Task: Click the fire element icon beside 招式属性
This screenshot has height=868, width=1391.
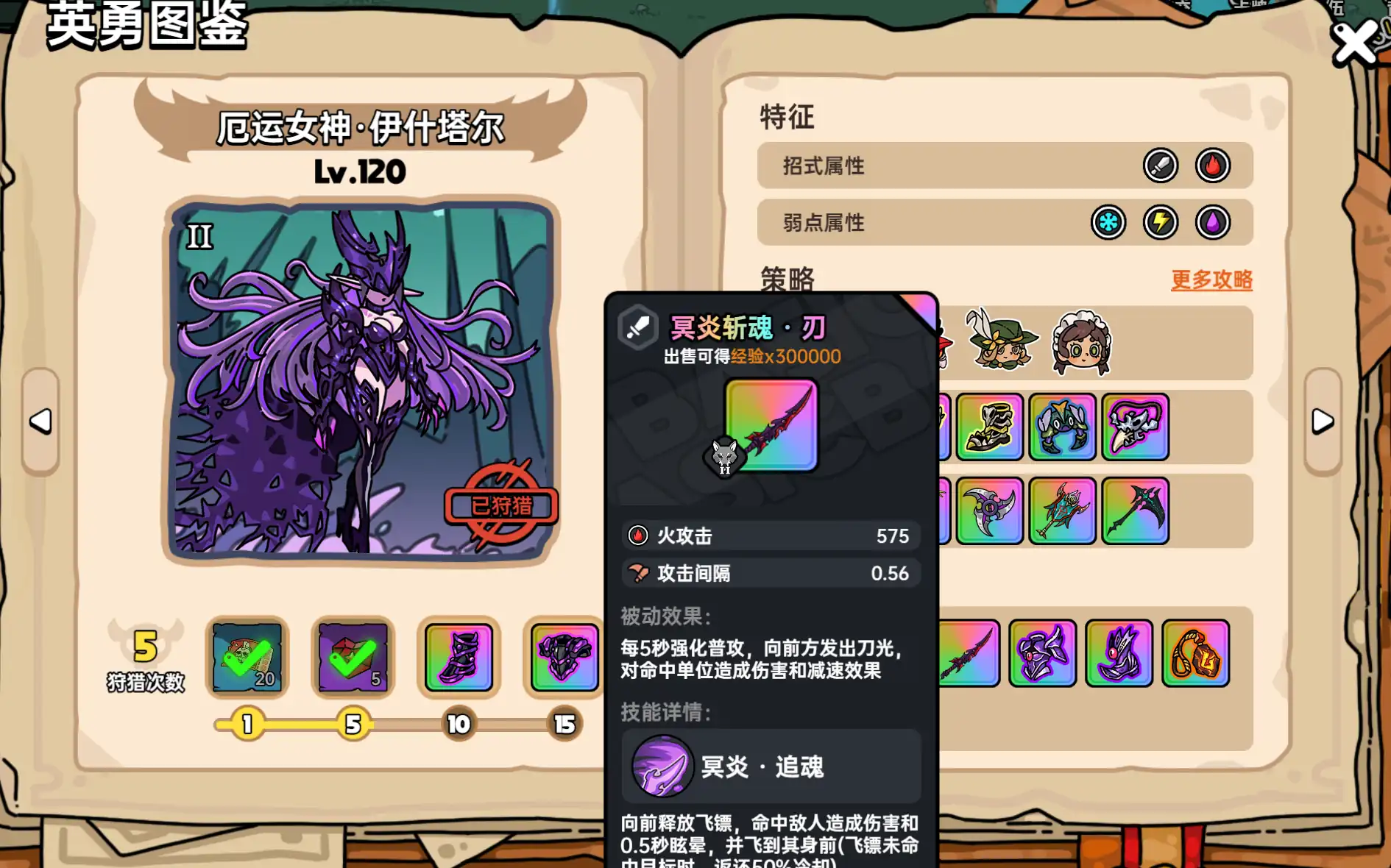Action: (x=1213, y=167)
